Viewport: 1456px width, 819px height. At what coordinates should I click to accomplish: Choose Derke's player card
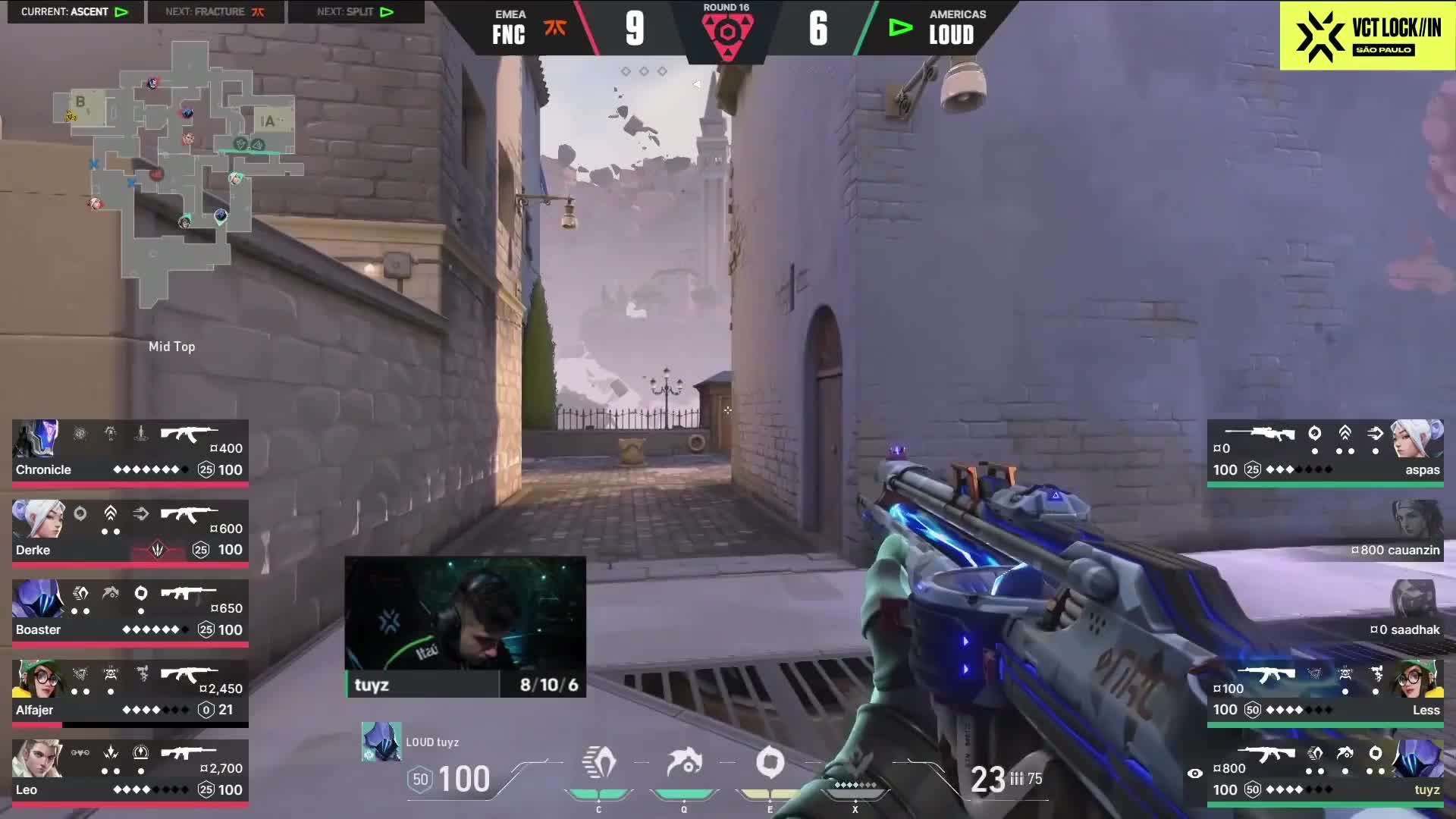point(130,532)
